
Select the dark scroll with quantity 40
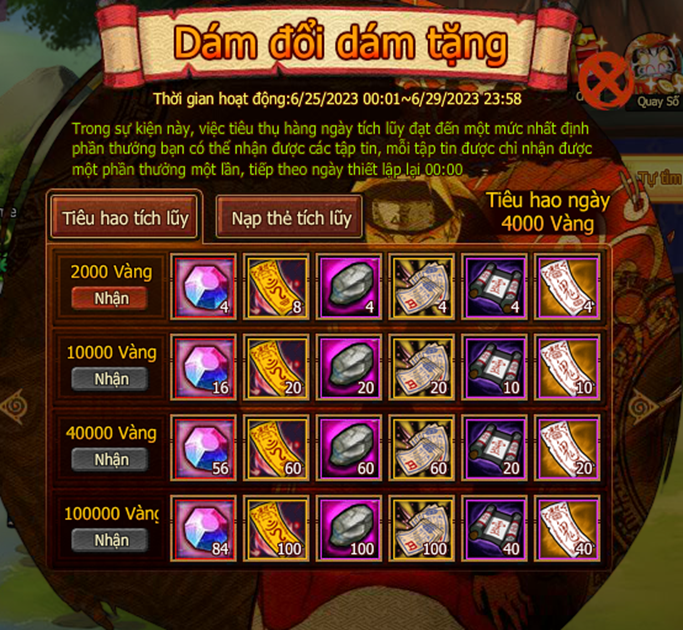496,529
